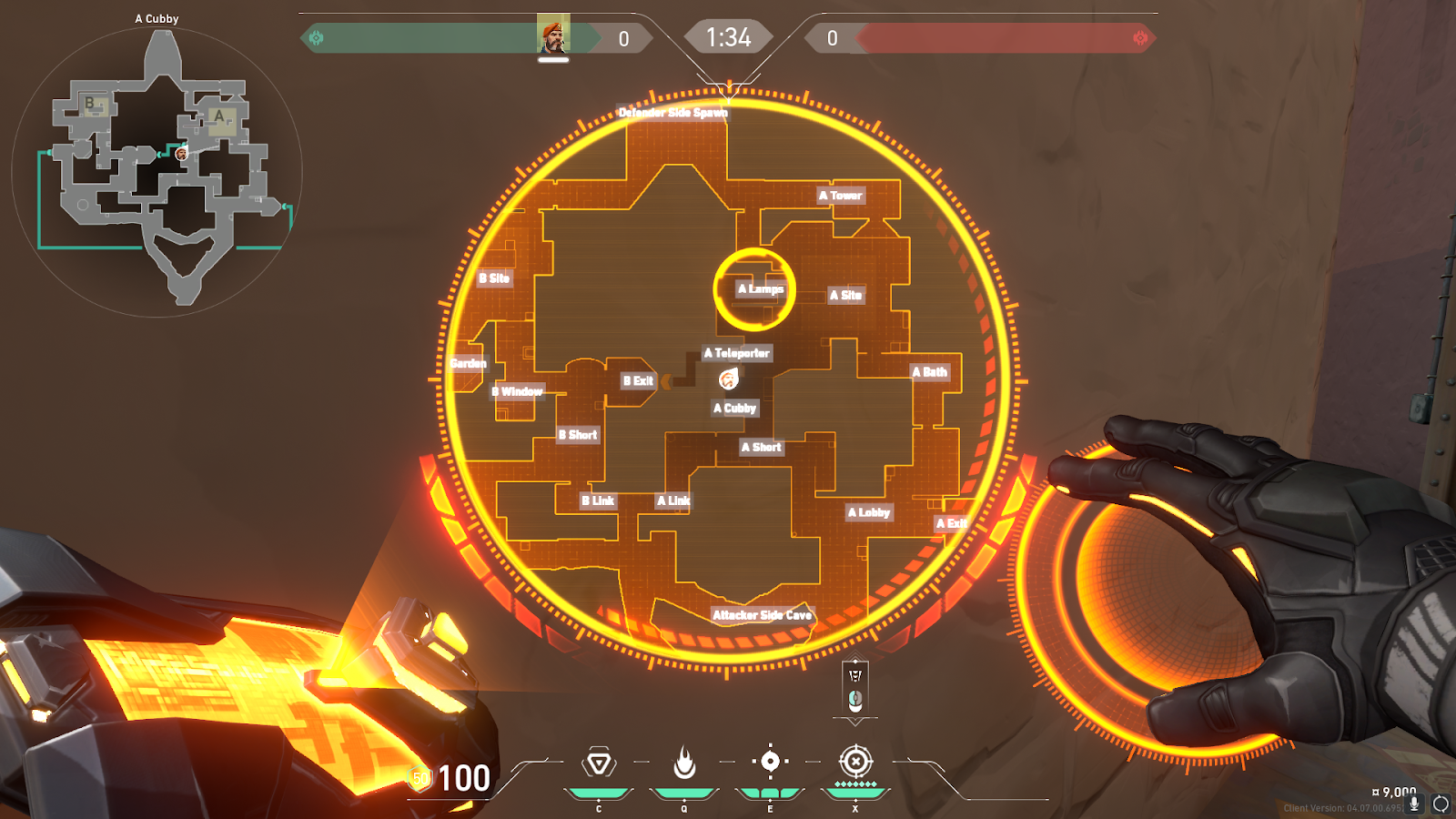Select Brimstone's portrait in the team bar
This screenshot has width=1456, height=819.
click(x=552, y=35)
